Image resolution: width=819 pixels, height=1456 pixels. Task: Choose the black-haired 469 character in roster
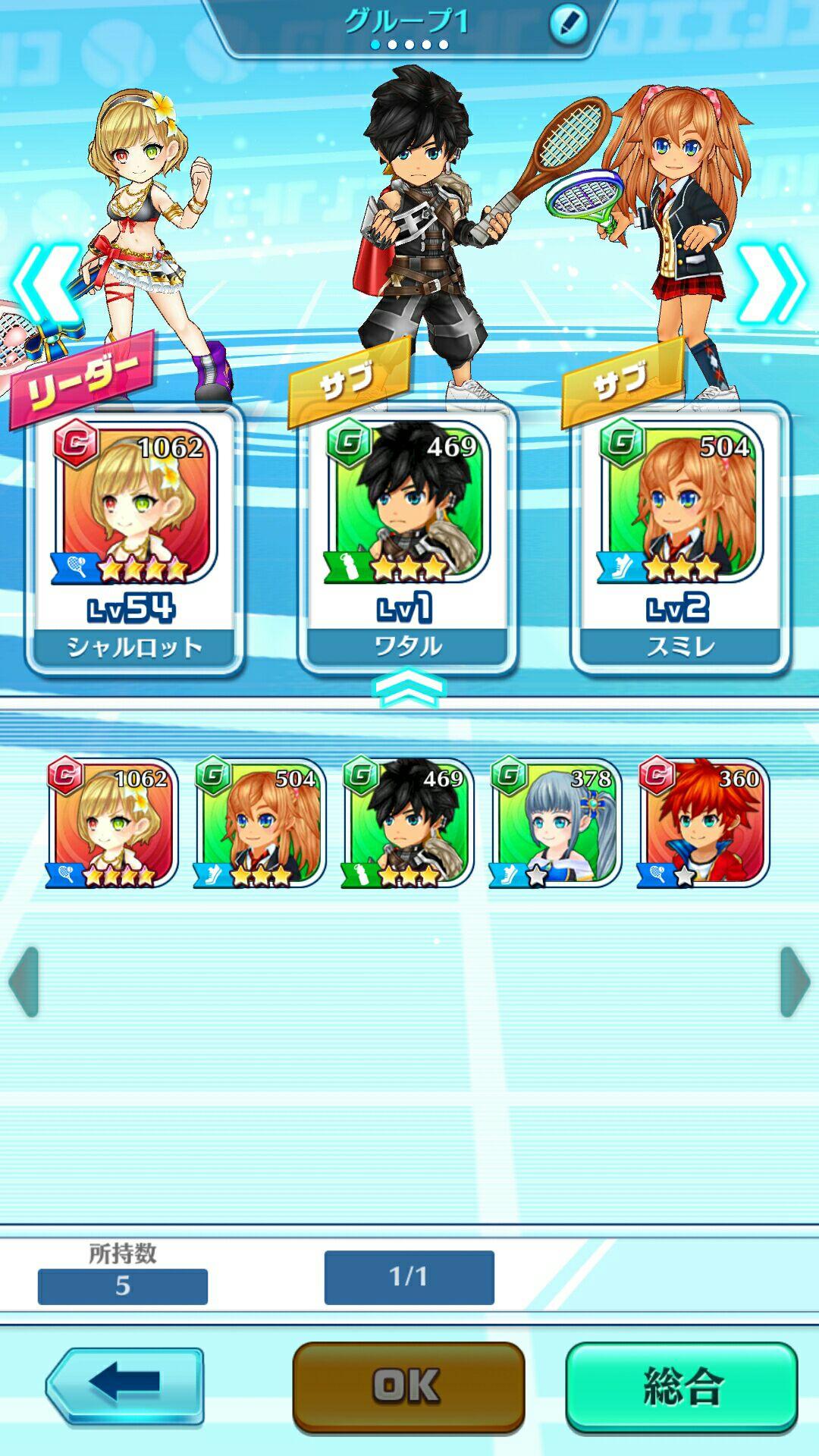pyautogui.click(x=408, y=823)
